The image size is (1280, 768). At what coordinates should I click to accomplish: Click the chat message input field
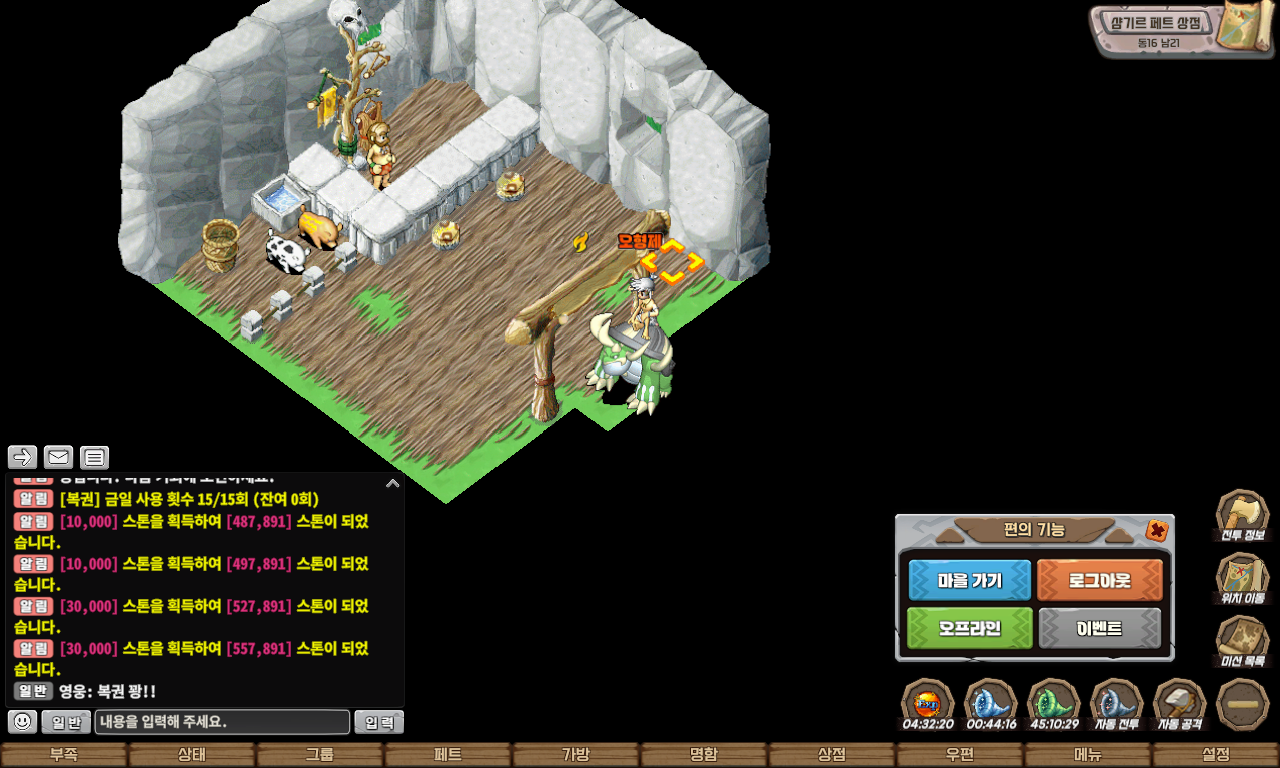click(x=222, y=722)
